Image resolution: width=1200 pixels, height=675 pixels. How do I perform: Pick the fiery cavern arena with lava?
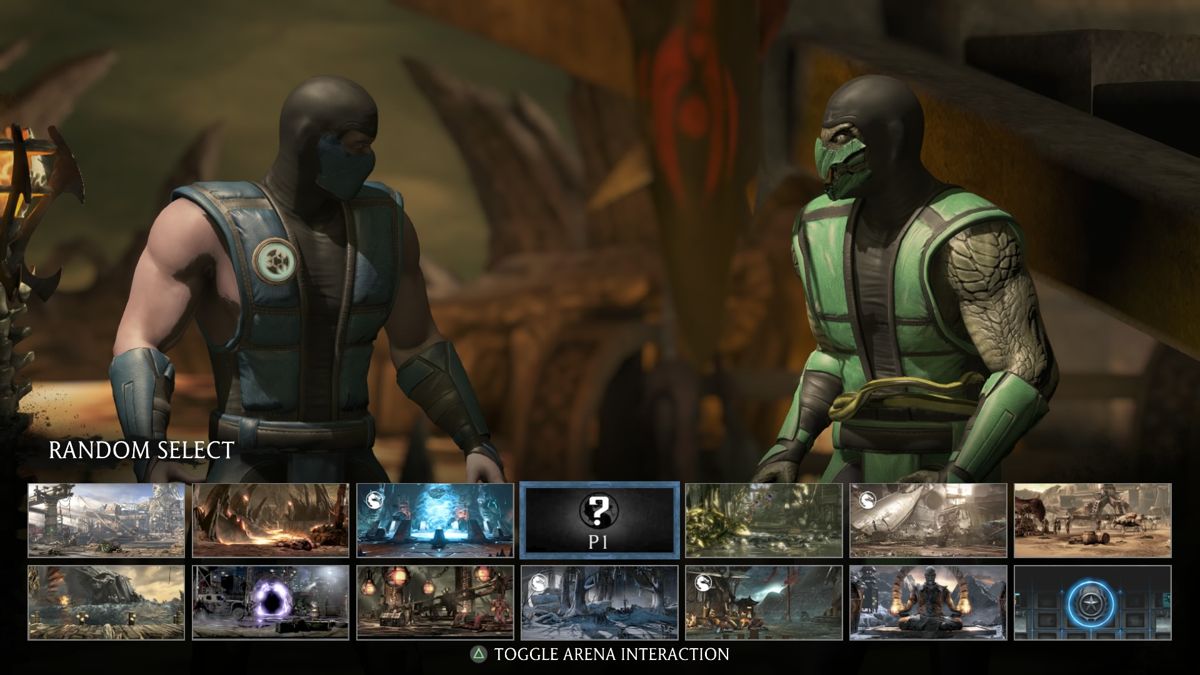pos(271,520)
